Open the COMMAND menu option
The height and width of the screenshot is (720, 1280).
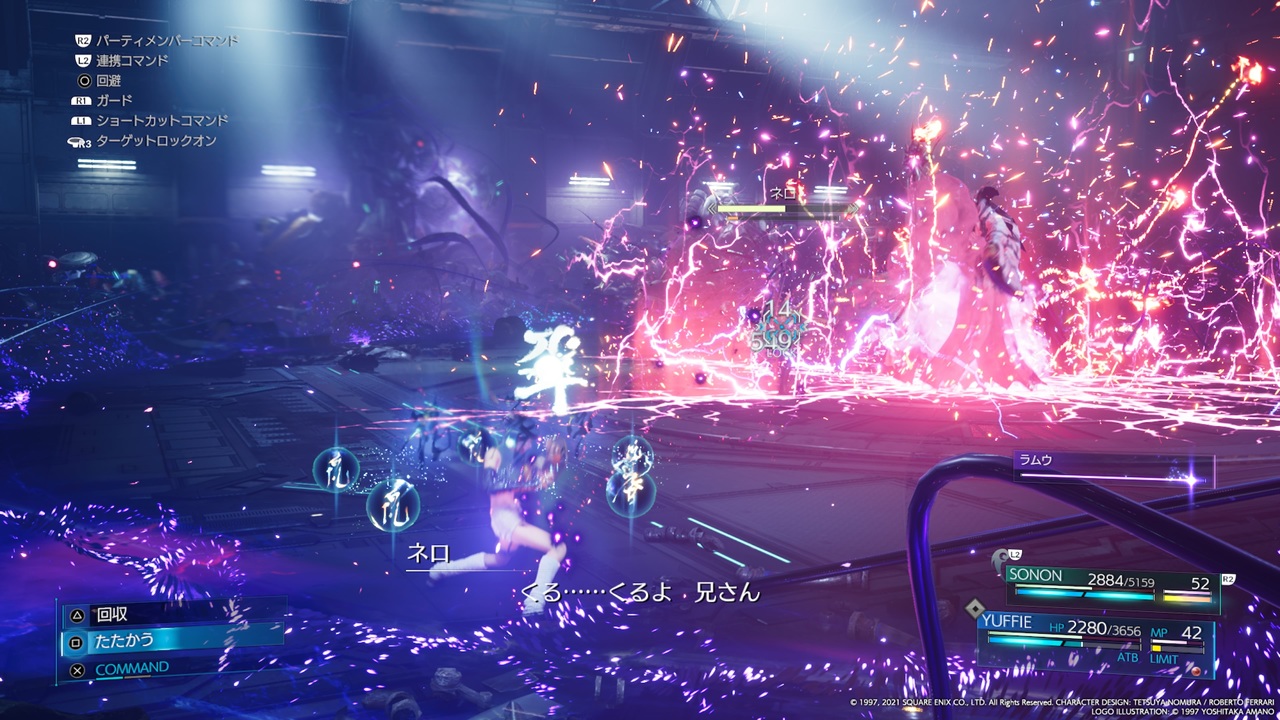point(130,667)
